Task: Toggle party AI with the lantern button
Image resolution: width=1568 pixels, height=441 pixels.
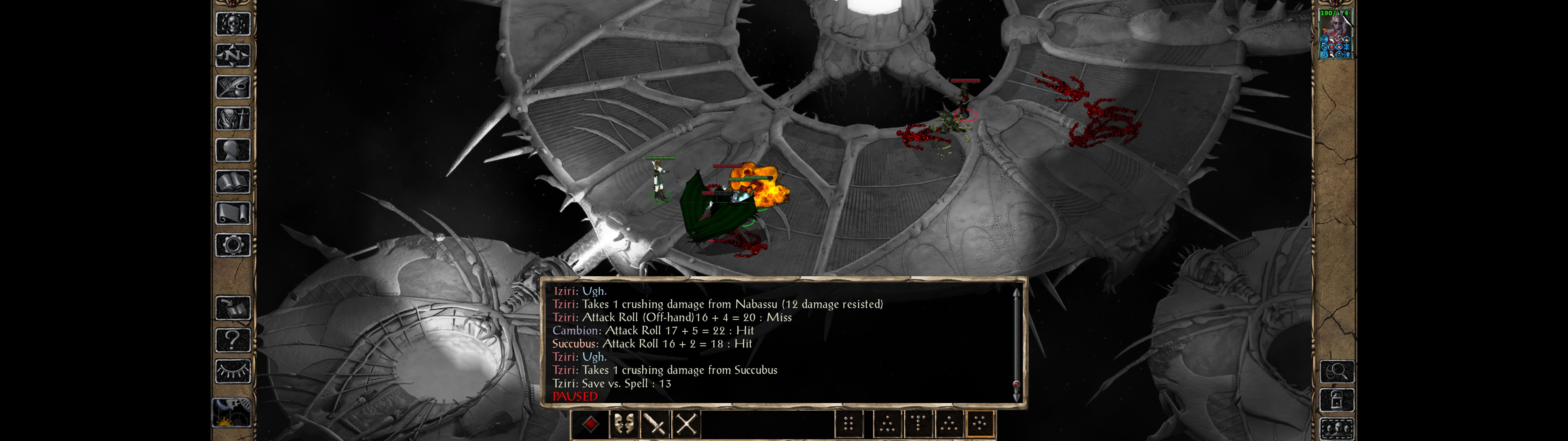Action: (1337, 400)
